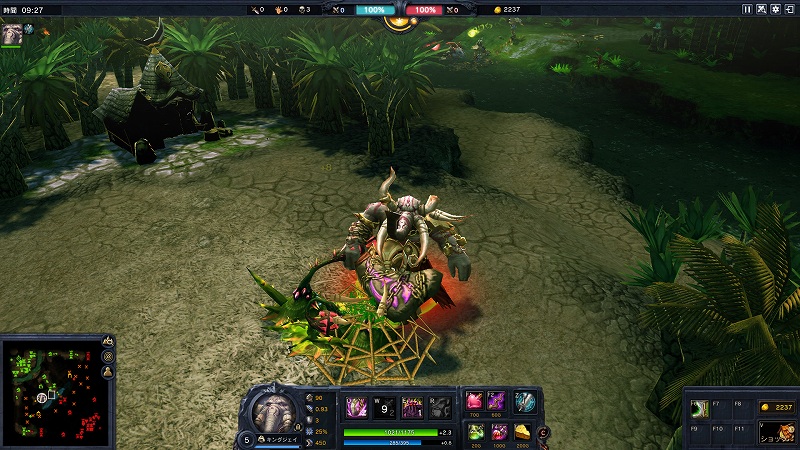This screenshot has width=800, height=450.
Task: Open the settings gear menu
Action: pos(776,9)
